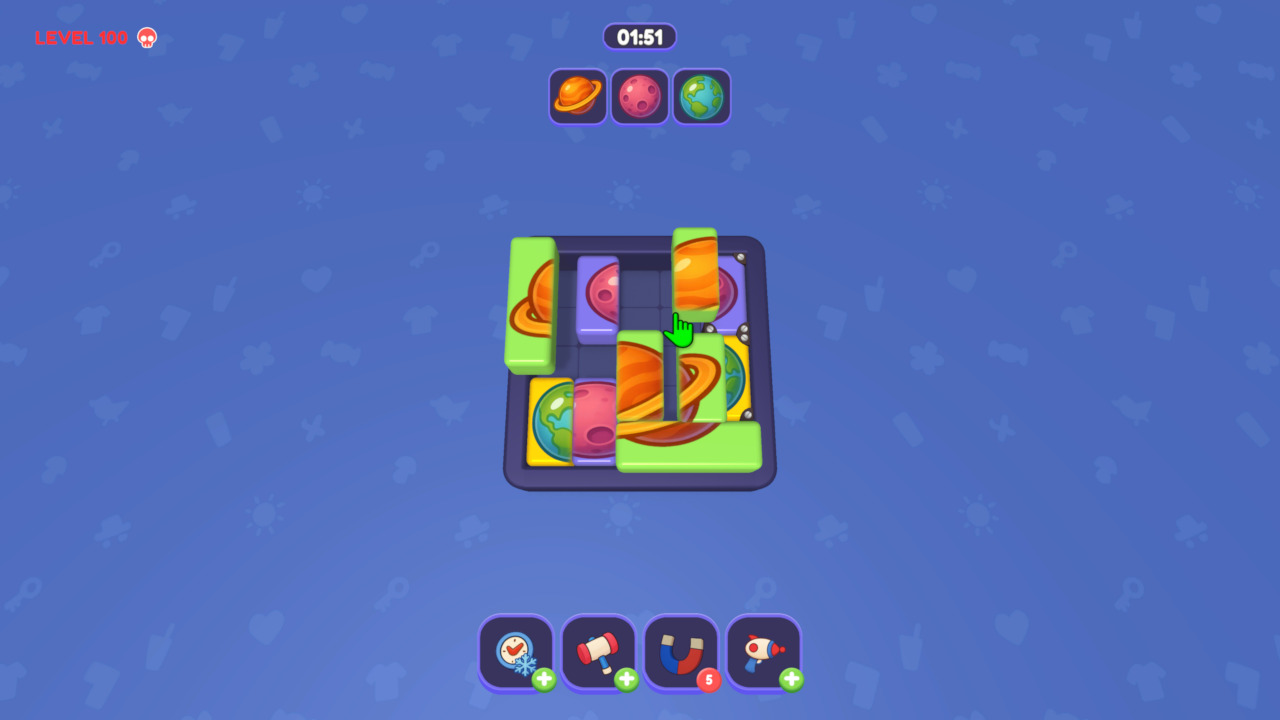Tap the magnet booster count badge showing 5
This screenshot has height=720, width=1280.
click(708, 679)
